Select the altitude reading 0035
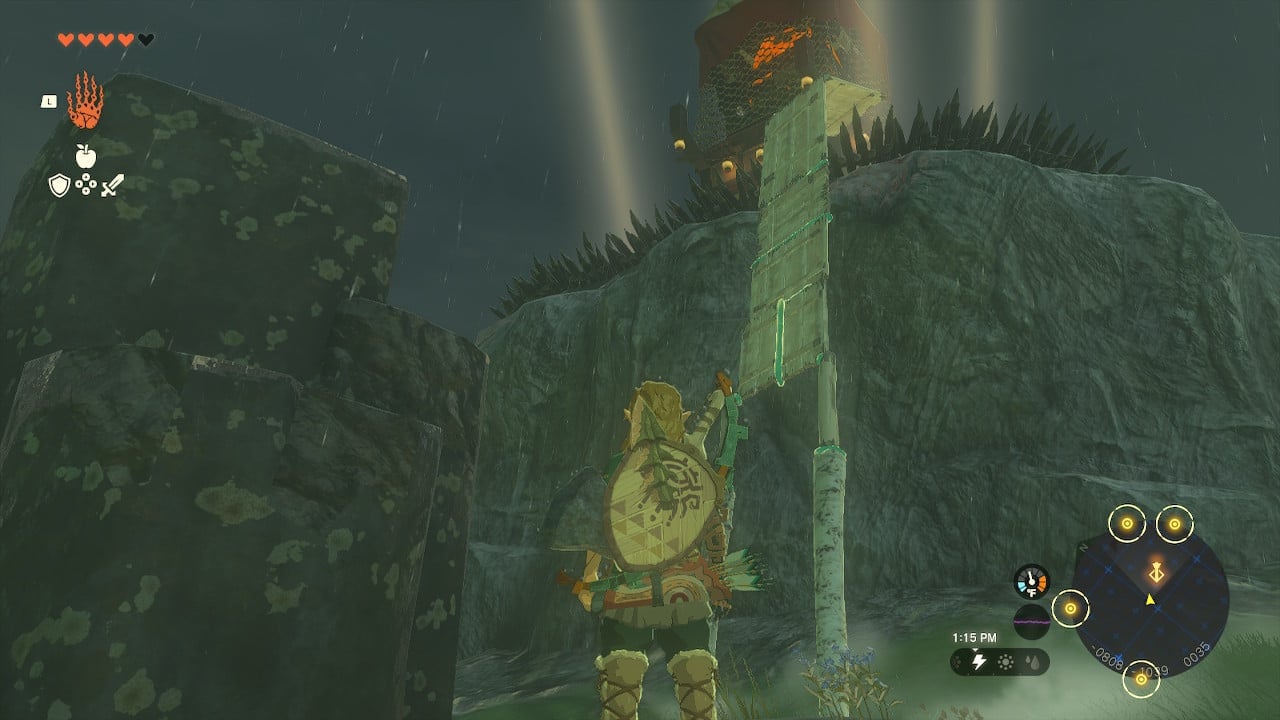The width and height of the screenshot is (1280, 720). [1197, 653]
